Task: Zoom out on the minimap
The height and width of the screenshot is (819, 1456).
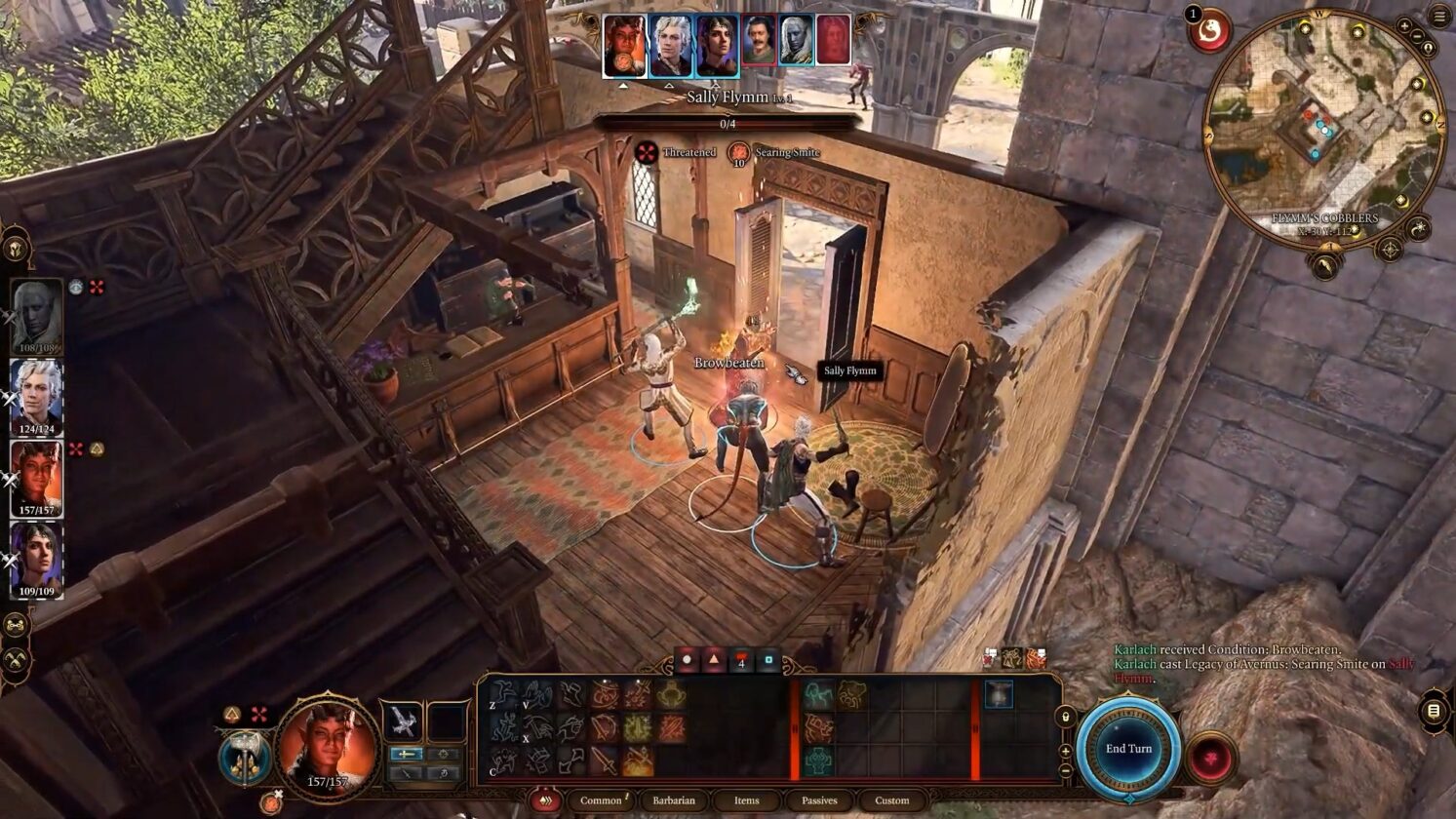Action: click(x=1417, y=37)
